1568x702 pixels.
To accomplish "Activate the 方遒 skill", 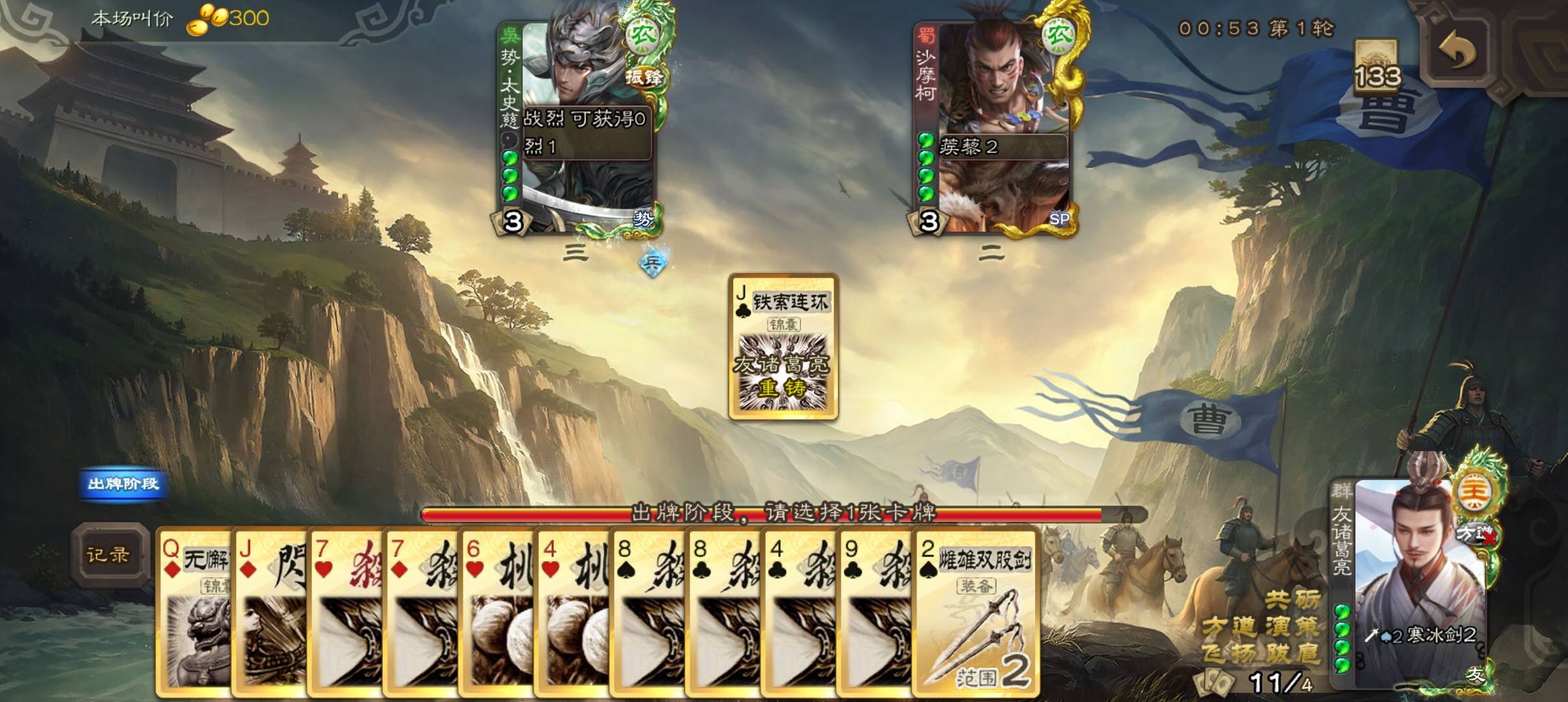I will pos(1229,627).
